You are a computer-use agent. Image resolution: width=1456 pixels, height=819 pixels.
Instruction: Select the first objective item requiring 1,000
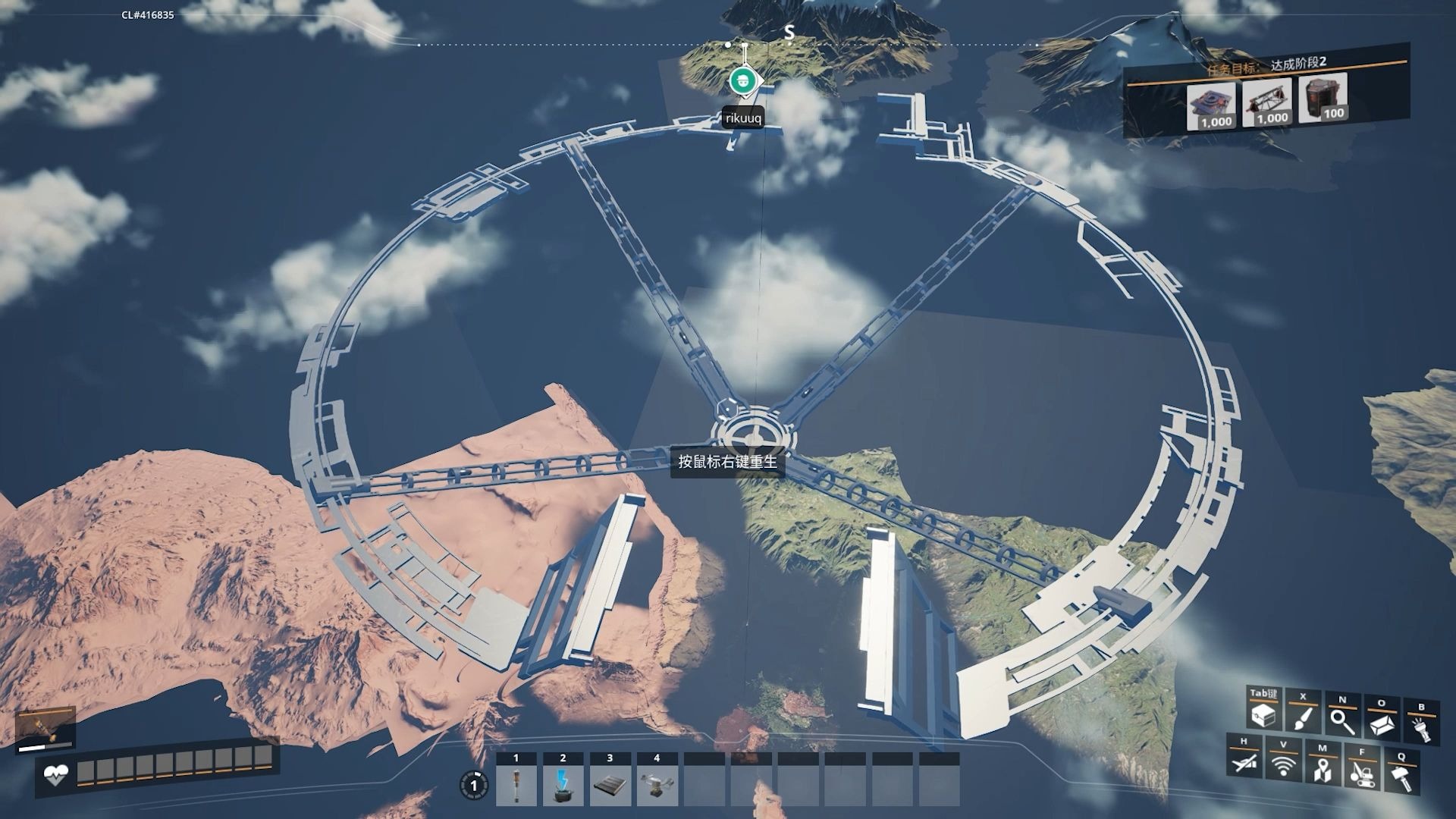1212,106
